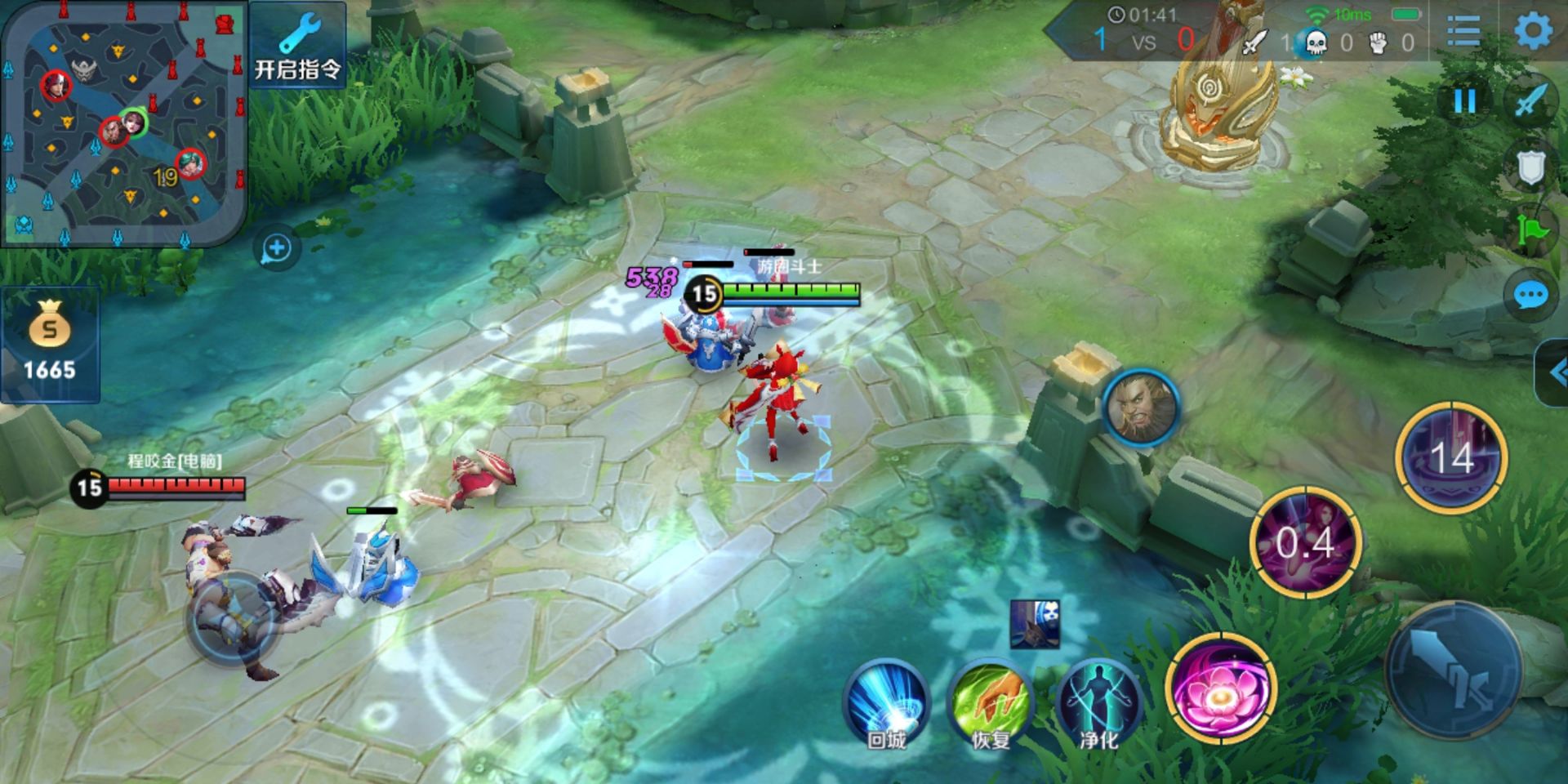Open the settings gear
Screen dimensions: 1568x784
(1533, 33)
